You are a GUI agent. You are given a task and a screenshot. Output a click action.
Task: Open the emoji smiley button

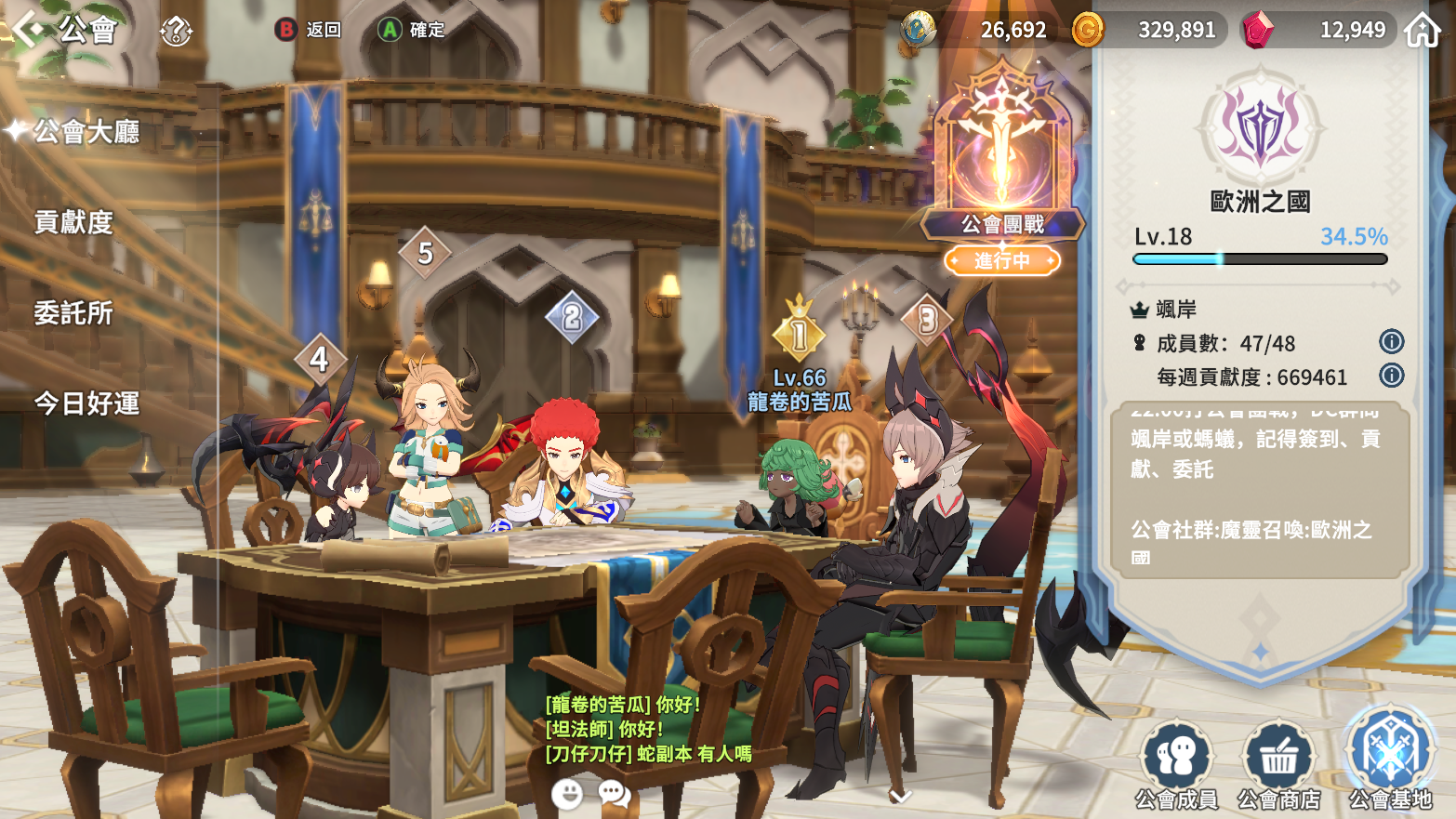click(567, 794)
